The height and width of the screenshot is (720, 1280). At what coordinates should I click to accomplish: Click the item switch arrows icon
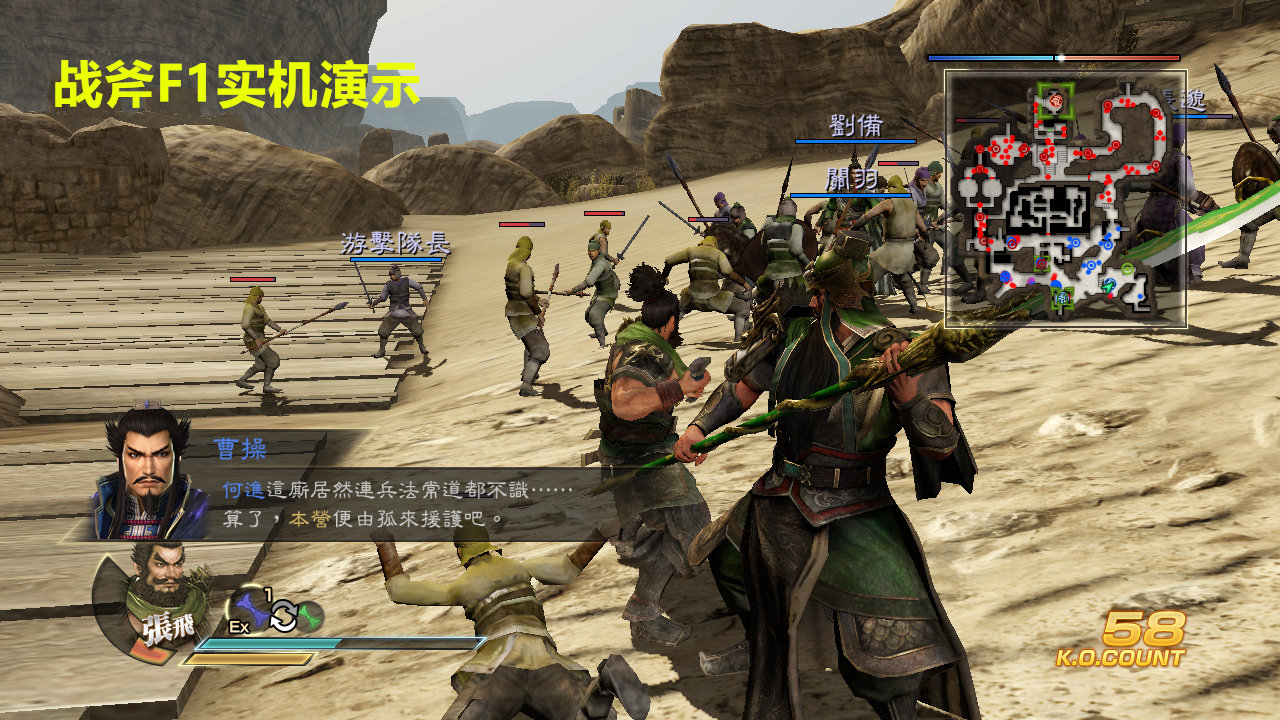[283, 614]
